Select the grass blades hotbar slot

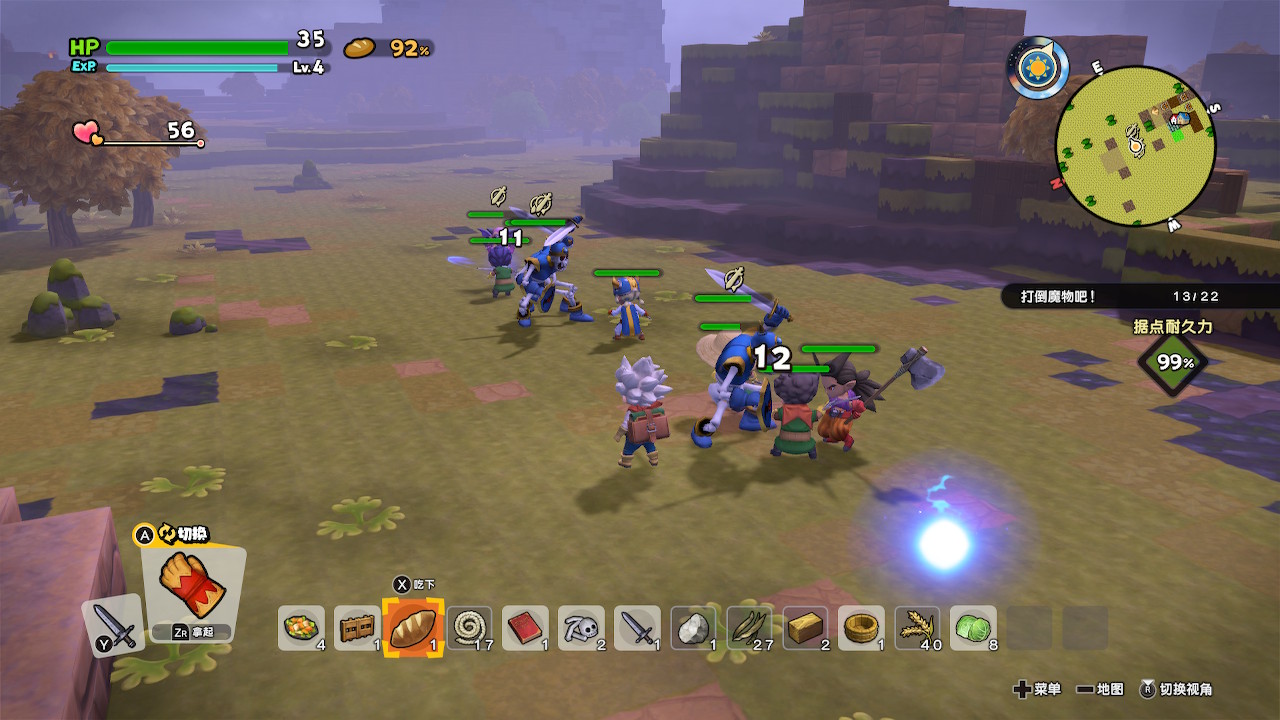tap(749, 628)
